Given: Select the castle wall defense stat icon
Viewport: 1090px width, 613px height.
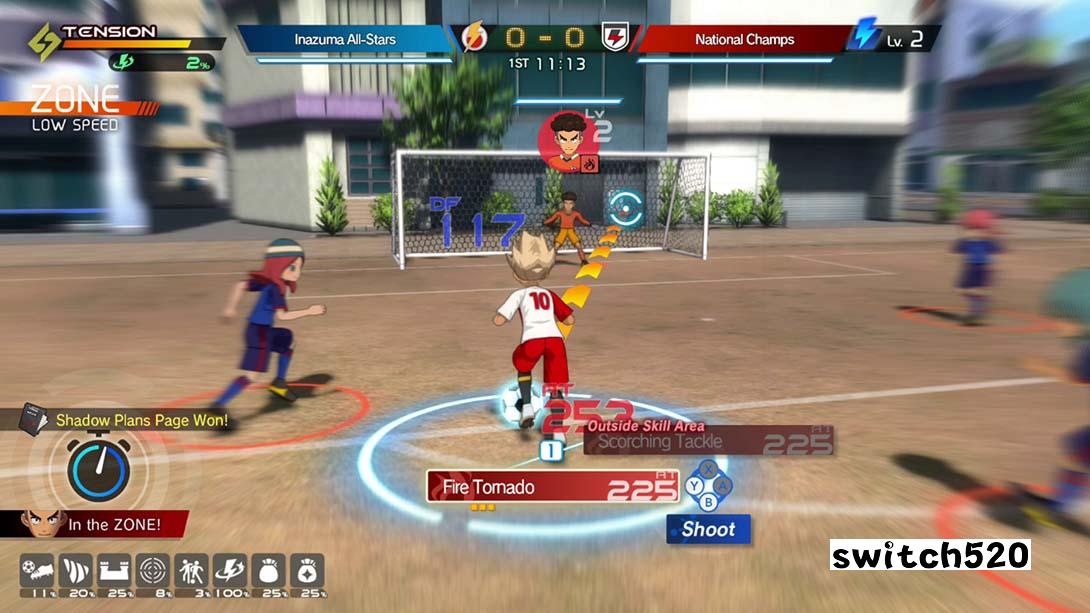Looking at the screenshot, I should pos(115,572).
